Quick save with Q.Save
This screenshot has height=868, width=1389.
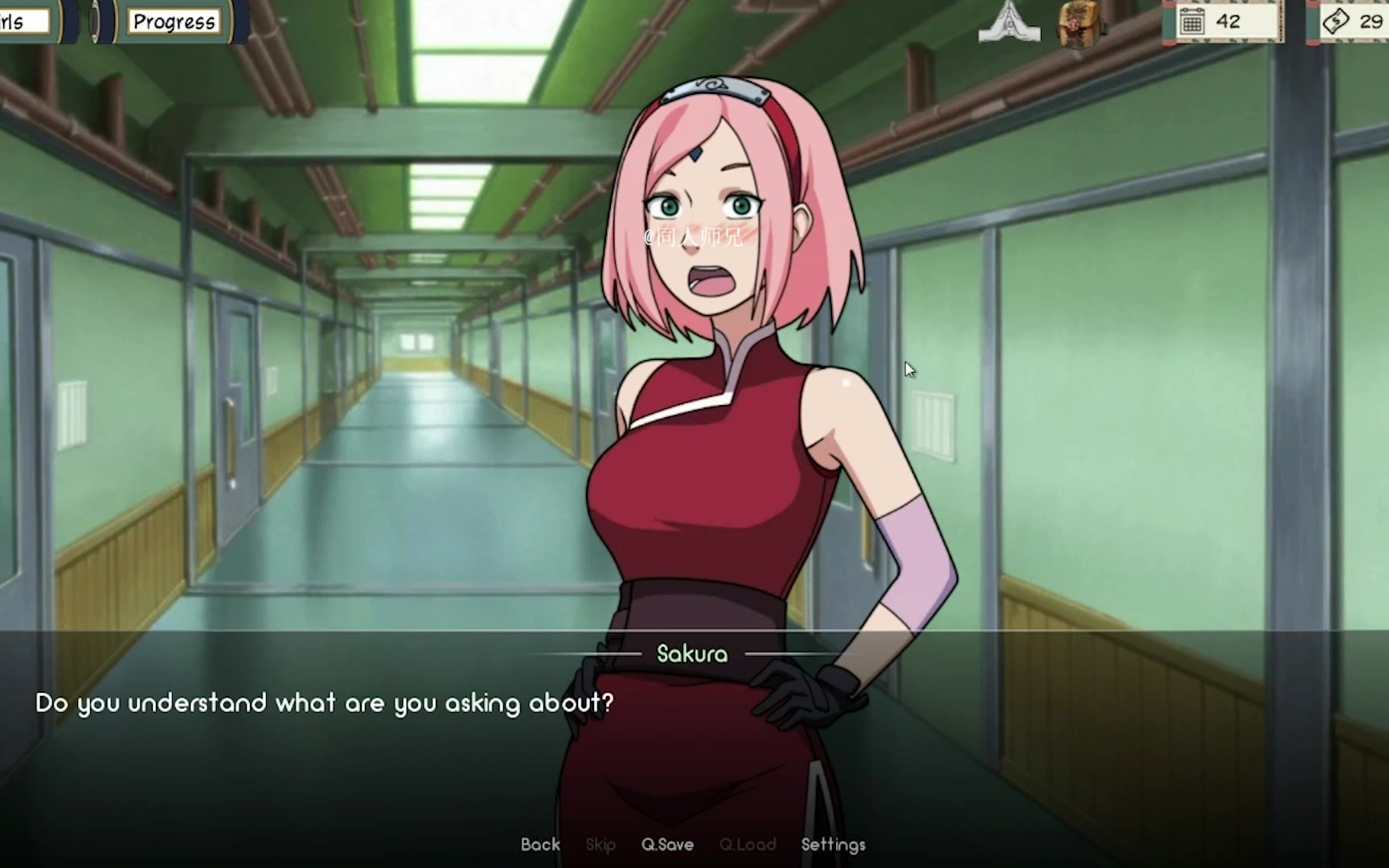click(667, 845)
